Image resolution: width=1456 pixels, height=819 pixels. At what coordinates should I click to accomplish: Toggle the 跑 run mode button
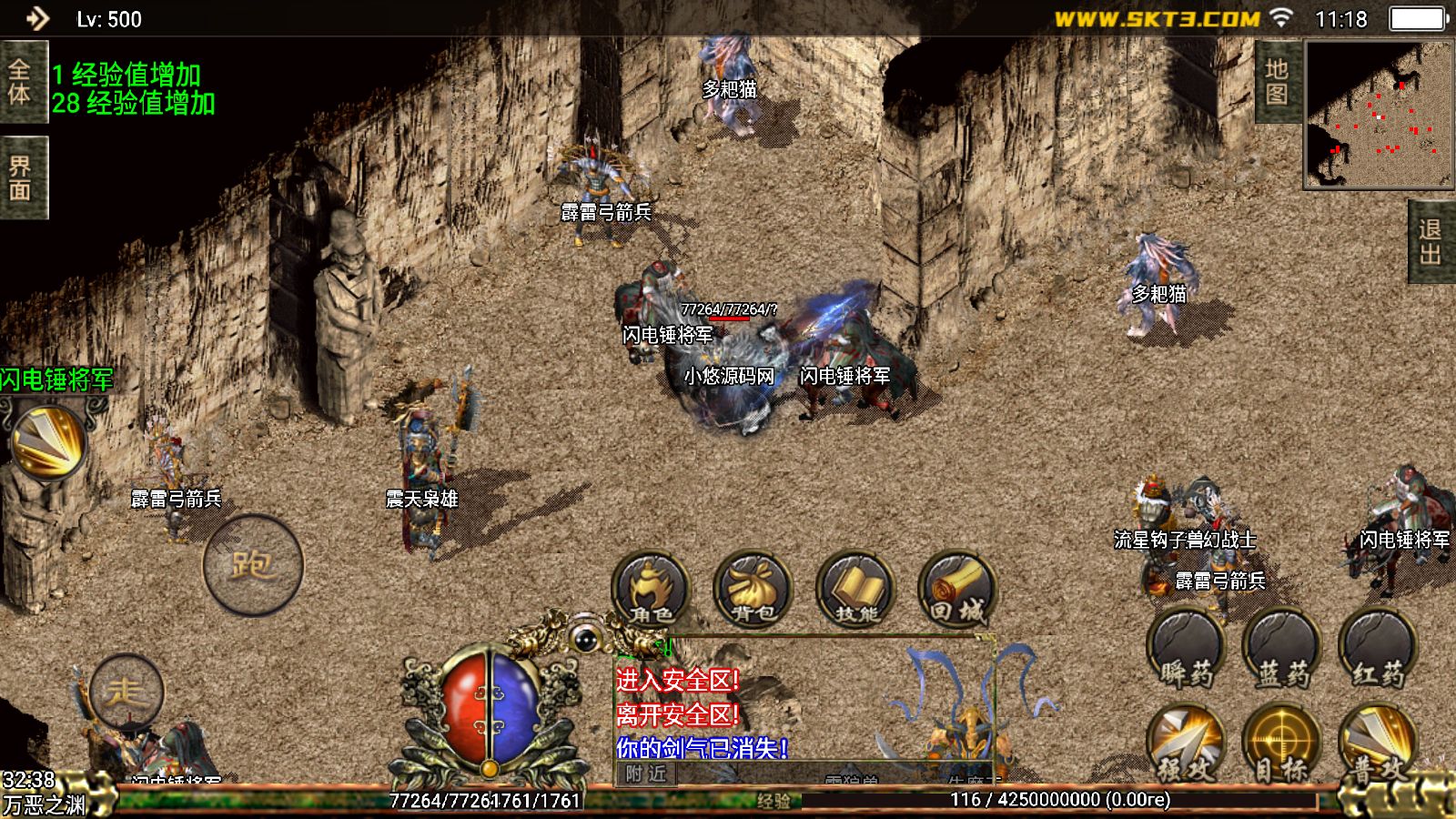[253, 565]
